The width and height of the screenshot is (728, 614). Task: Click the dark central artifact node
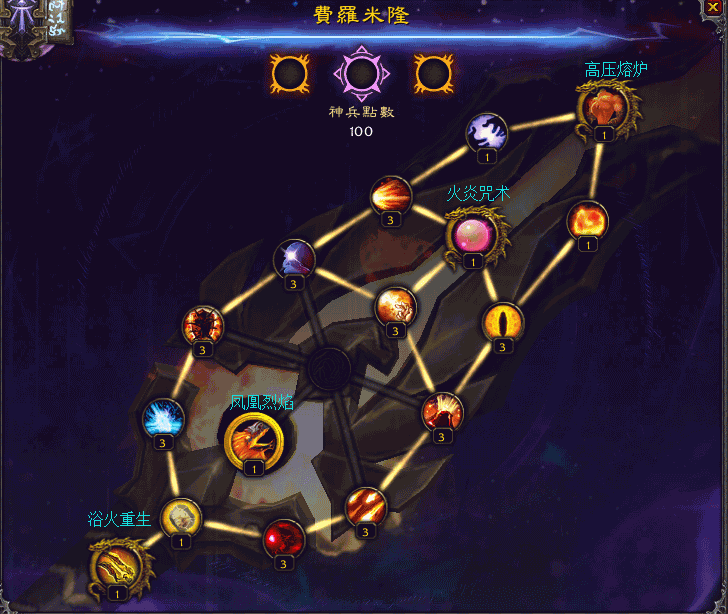point(328,369)
